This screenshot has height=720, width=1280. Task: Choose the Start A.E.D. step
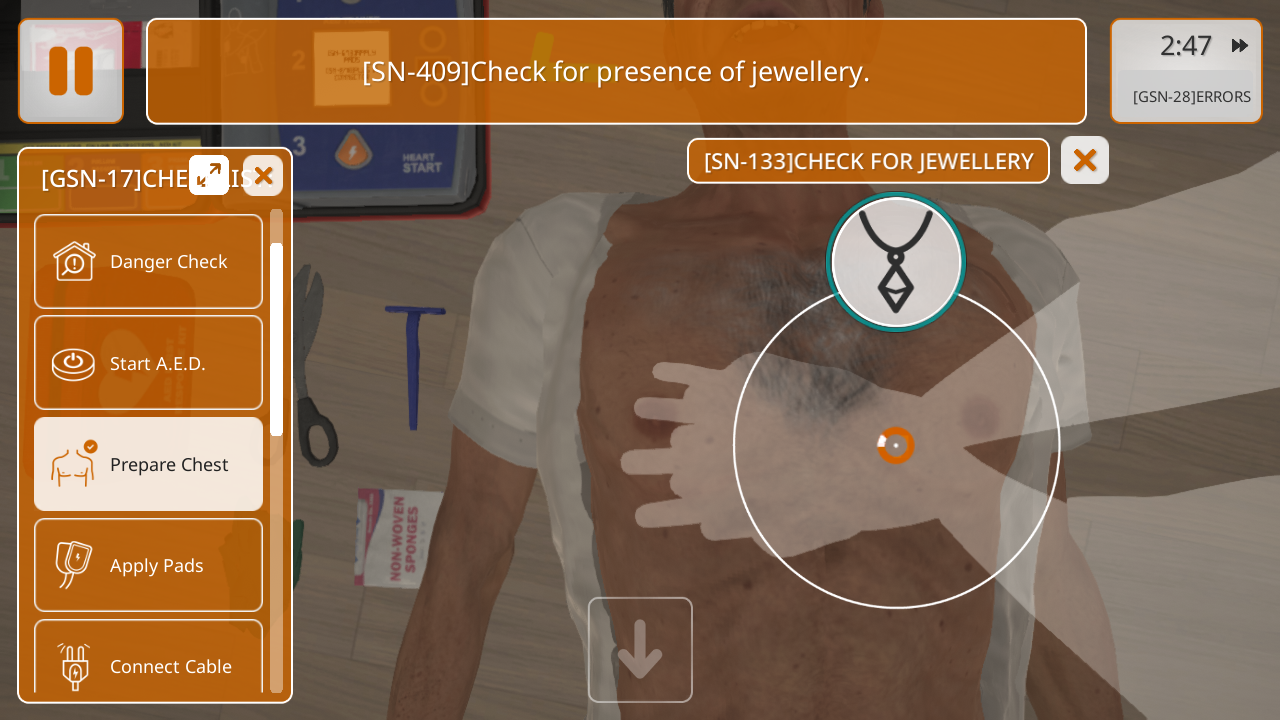[148, 363]
